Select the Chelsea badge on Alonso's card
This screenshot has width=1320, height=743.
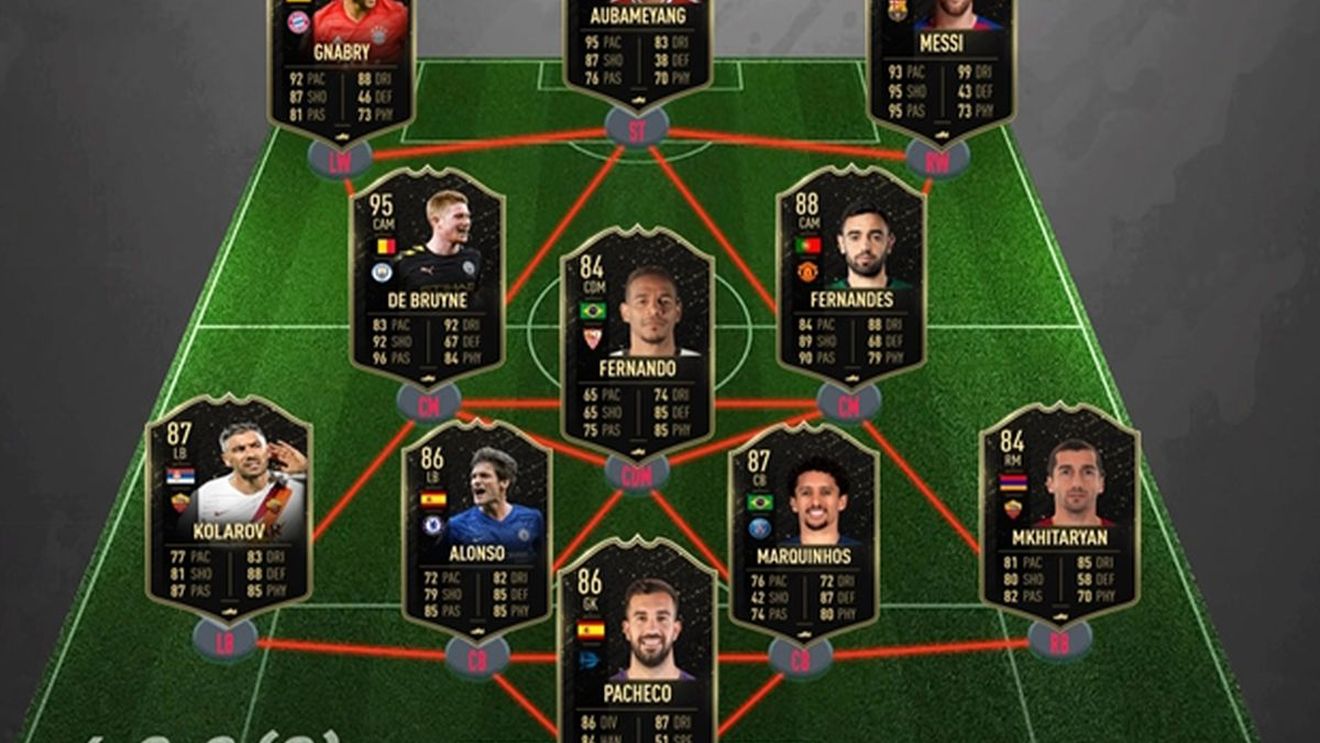432,525
